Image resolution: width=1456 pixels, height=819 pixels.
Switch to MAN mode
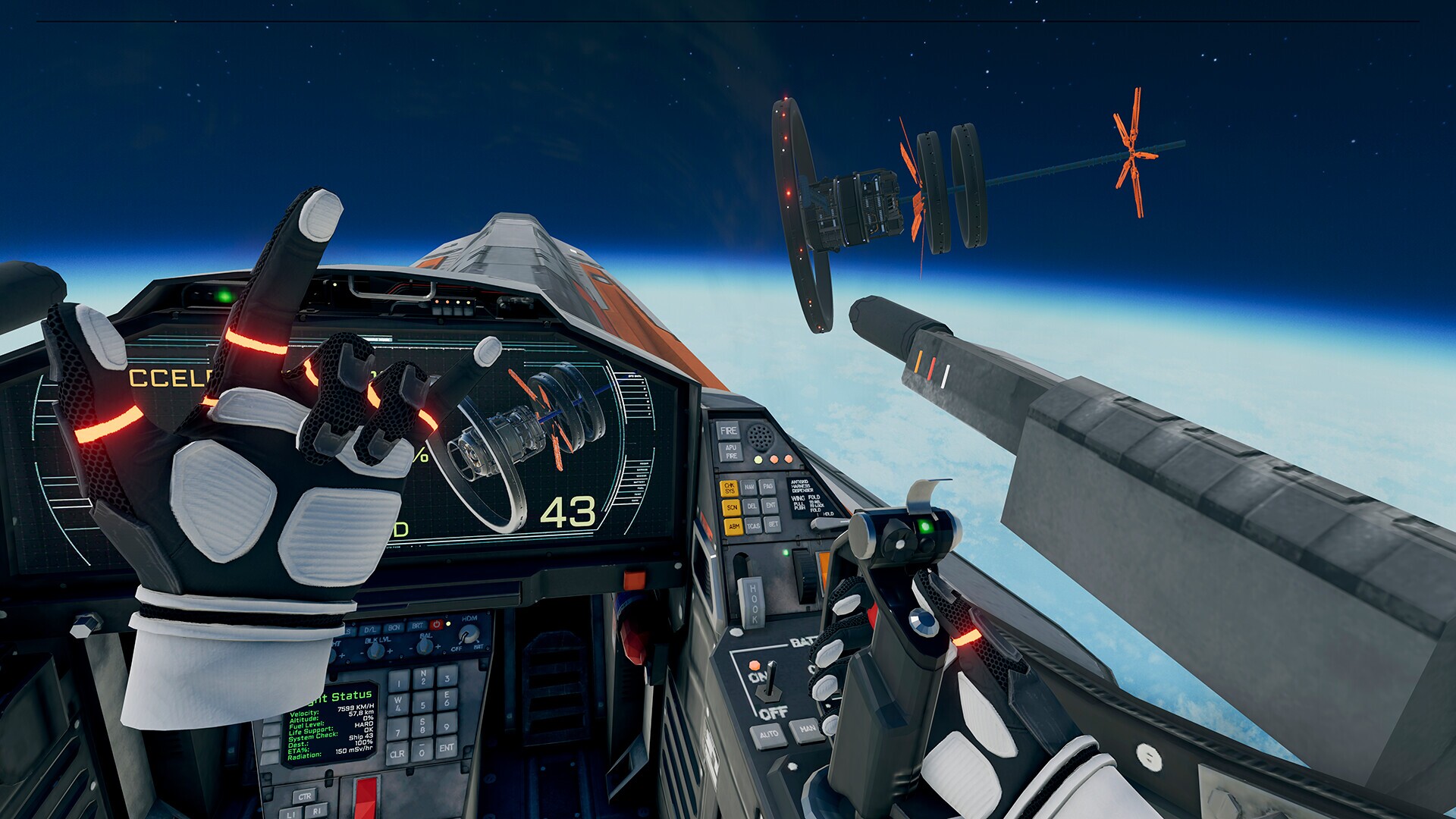coord(806,730)
